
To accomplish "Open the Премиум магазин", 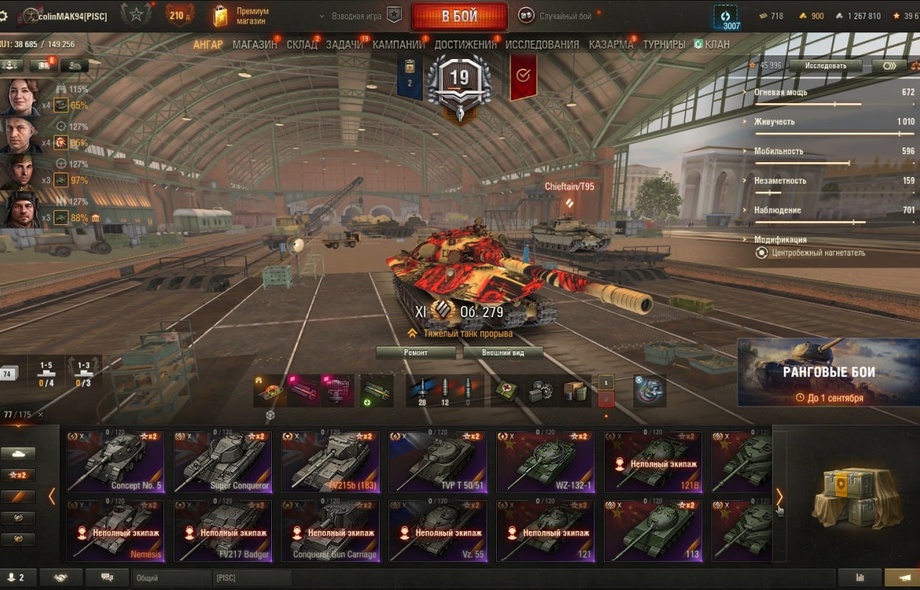I will [x=242, y=16].
